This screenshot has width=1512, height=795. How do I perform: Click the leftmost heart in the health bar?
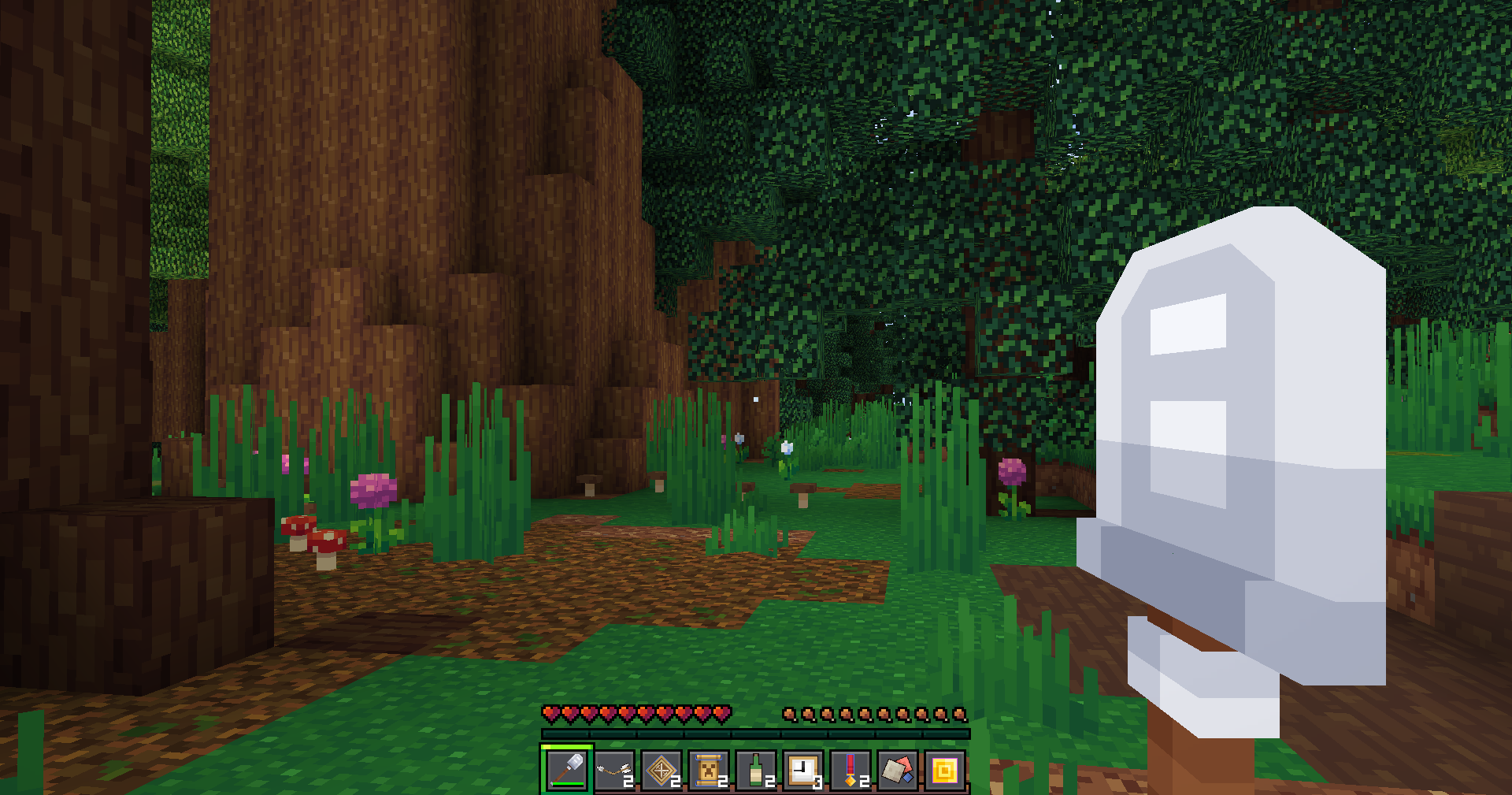pyautogui.click(x=548, y=714)
